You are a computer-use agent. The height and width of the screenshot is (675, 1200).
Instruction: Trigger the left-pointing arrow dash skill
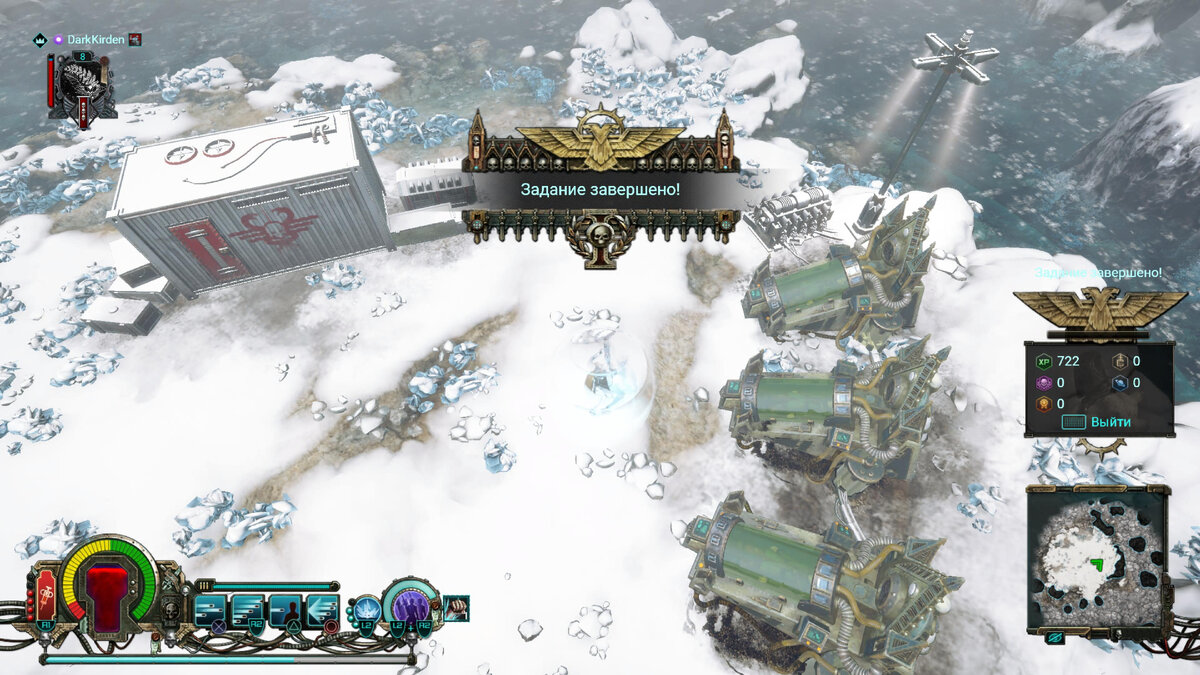(323, 609)
